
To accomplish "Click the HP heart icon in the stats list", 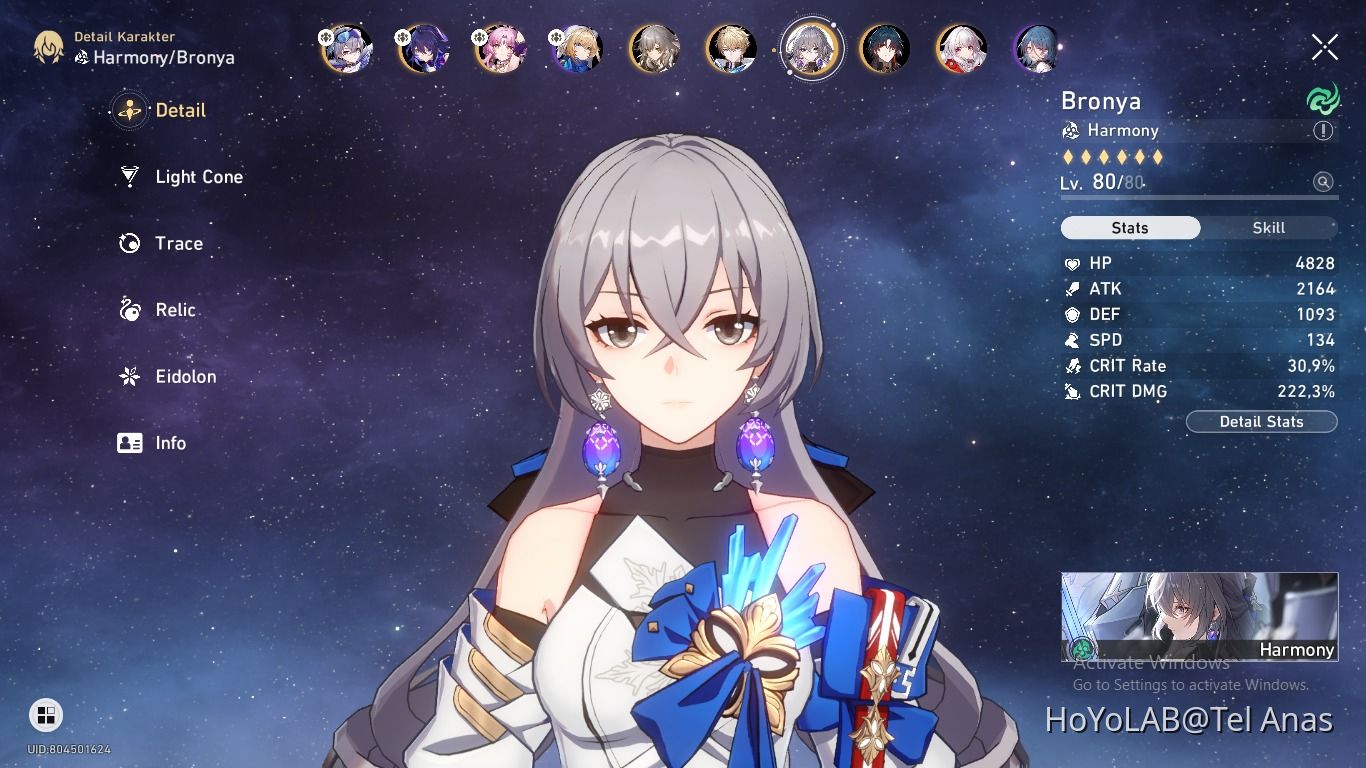I will (1073, 263).
